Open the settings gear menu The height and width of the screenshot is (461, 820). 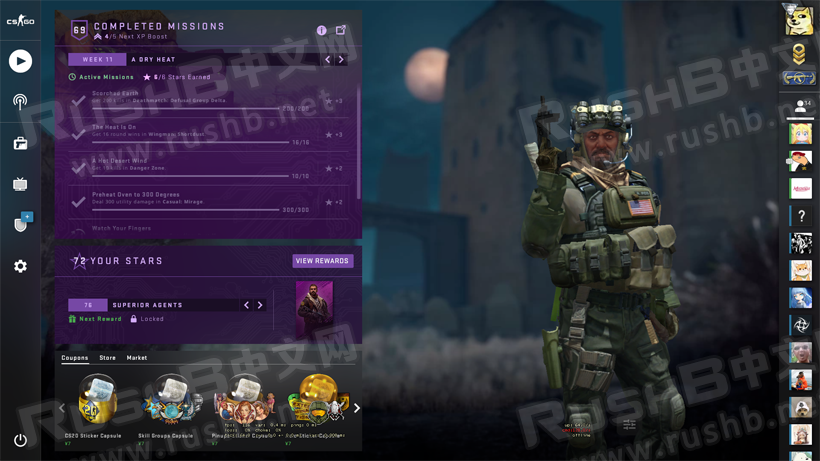pos(20,266)
